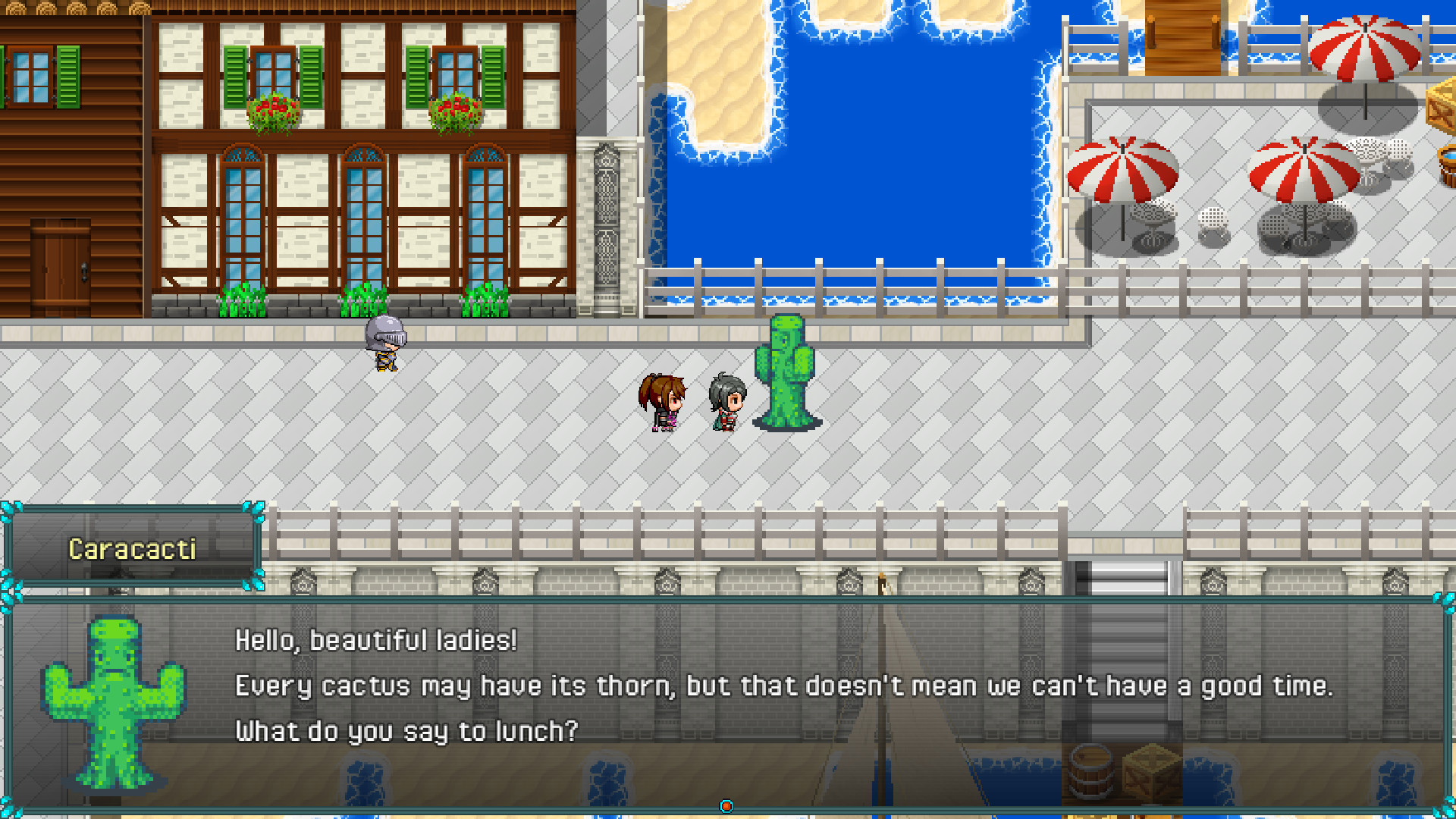Screen dimensions: 1456x819
Task: Click the Caracacti name plate
Action: 133,549
